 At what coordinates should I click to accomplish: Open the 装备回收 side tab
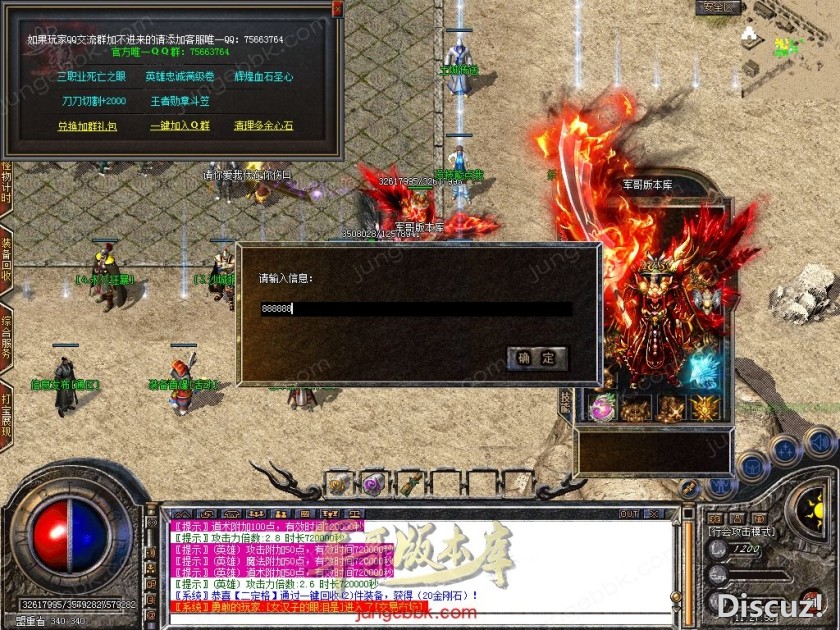pyautogui.click(x=6, y=258)
